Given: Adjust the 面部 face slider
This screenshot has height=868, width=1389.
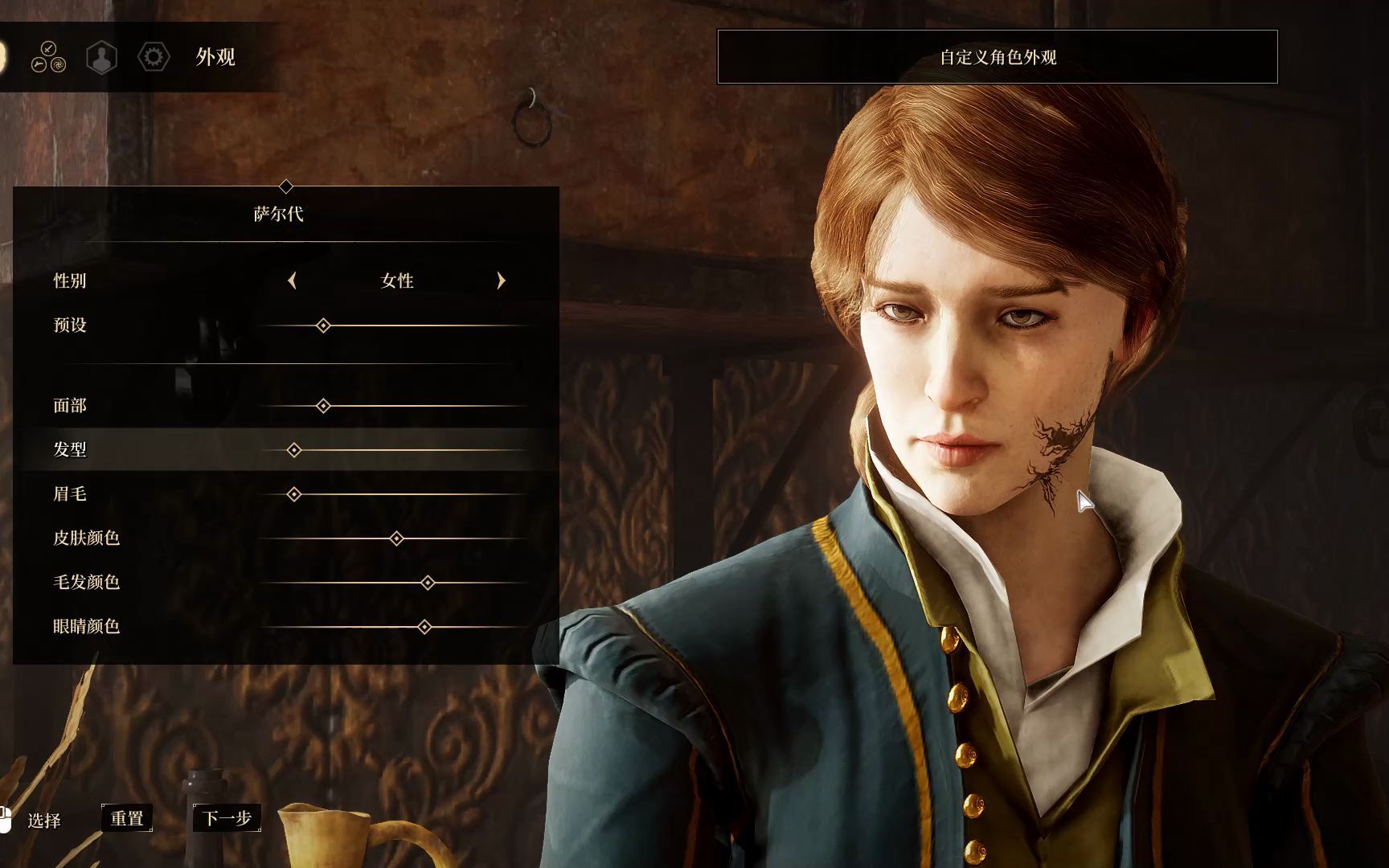Looking at the screenshot, I should (323, 406).
